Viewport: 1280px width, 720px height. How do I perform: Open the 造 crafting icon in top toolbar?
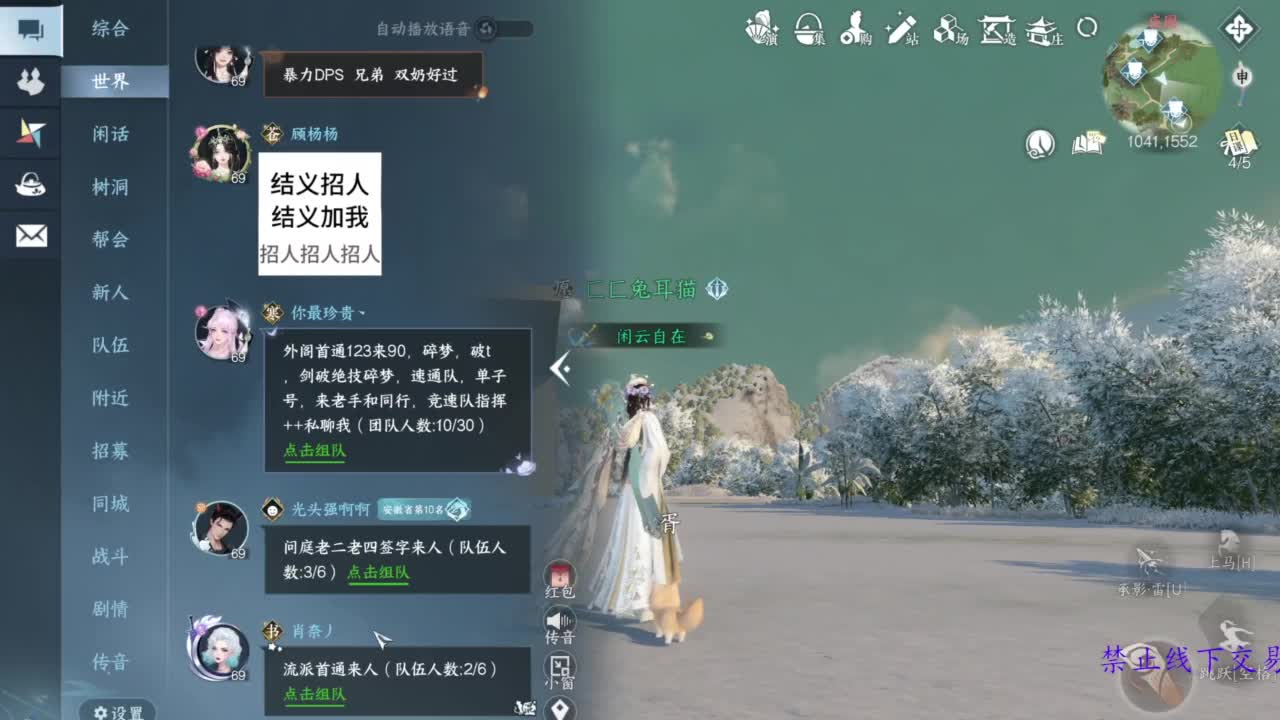click(997, 30)
